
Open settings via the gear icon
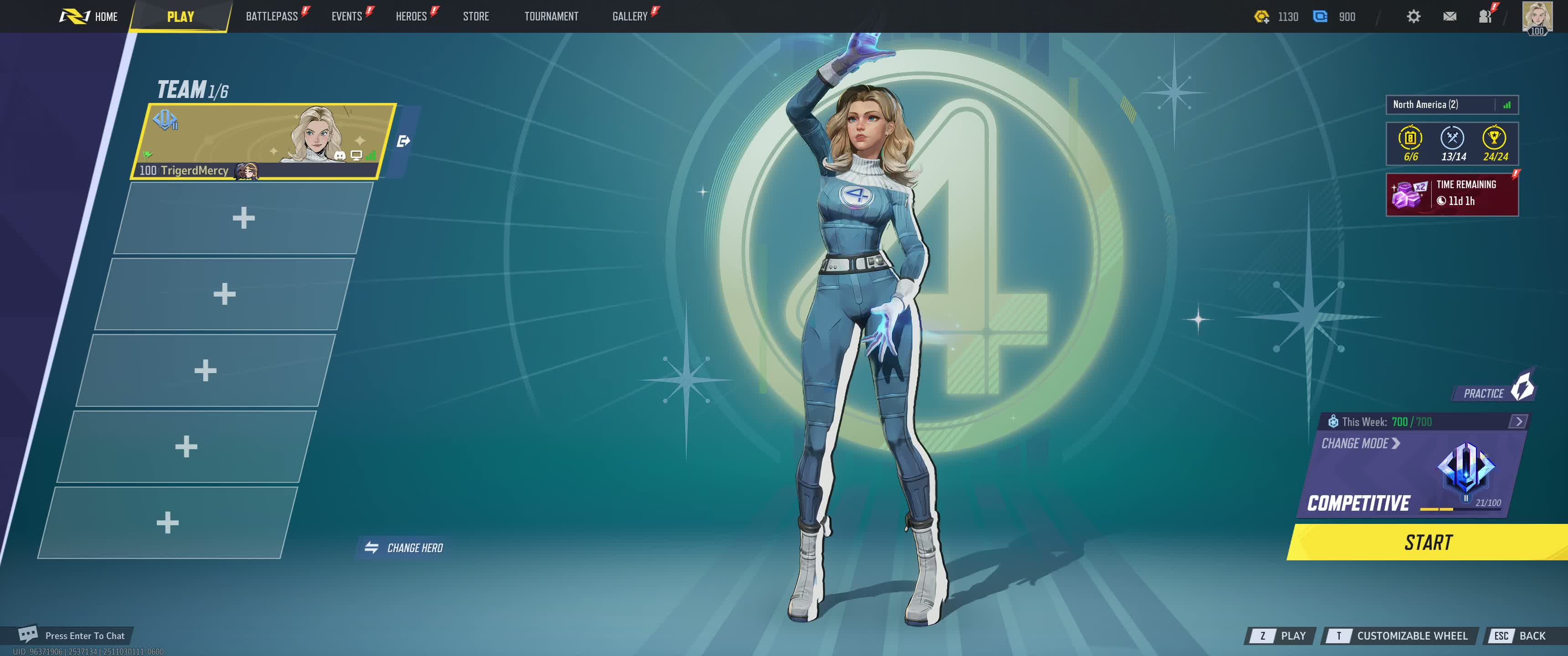[x=1413, y=16]
